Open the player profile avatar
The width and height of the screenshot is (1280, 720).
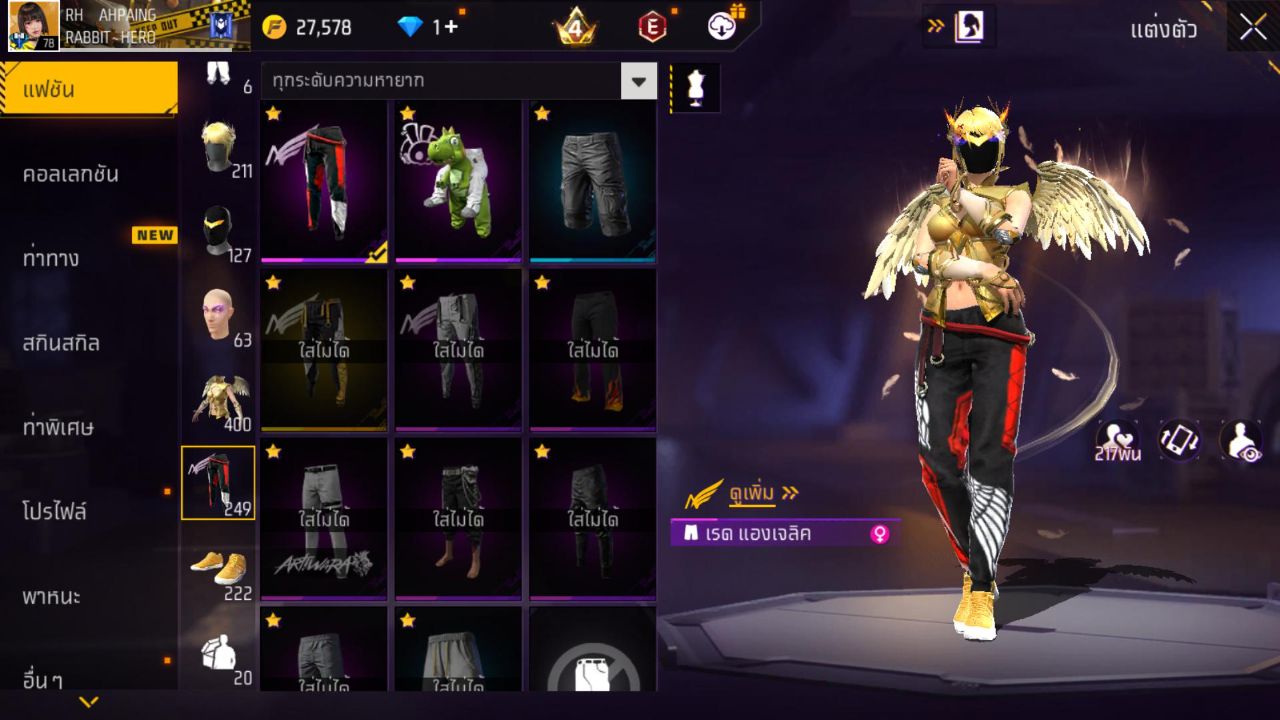point(34,26)
